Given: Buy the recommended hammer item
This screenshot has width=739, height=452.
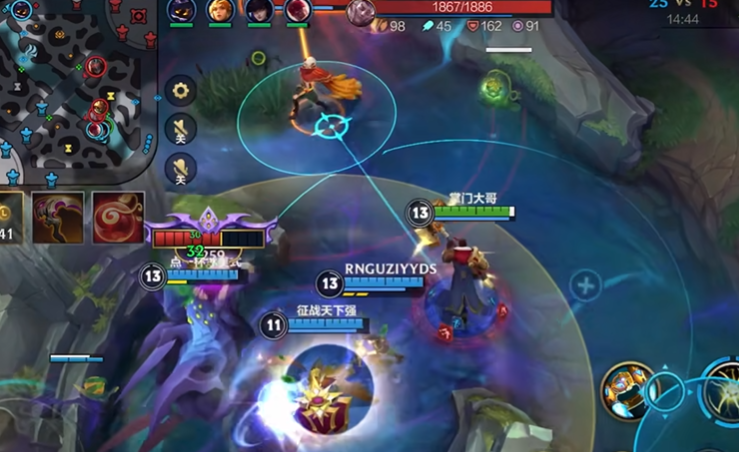Looking at the screenshot, I should 57,217.
